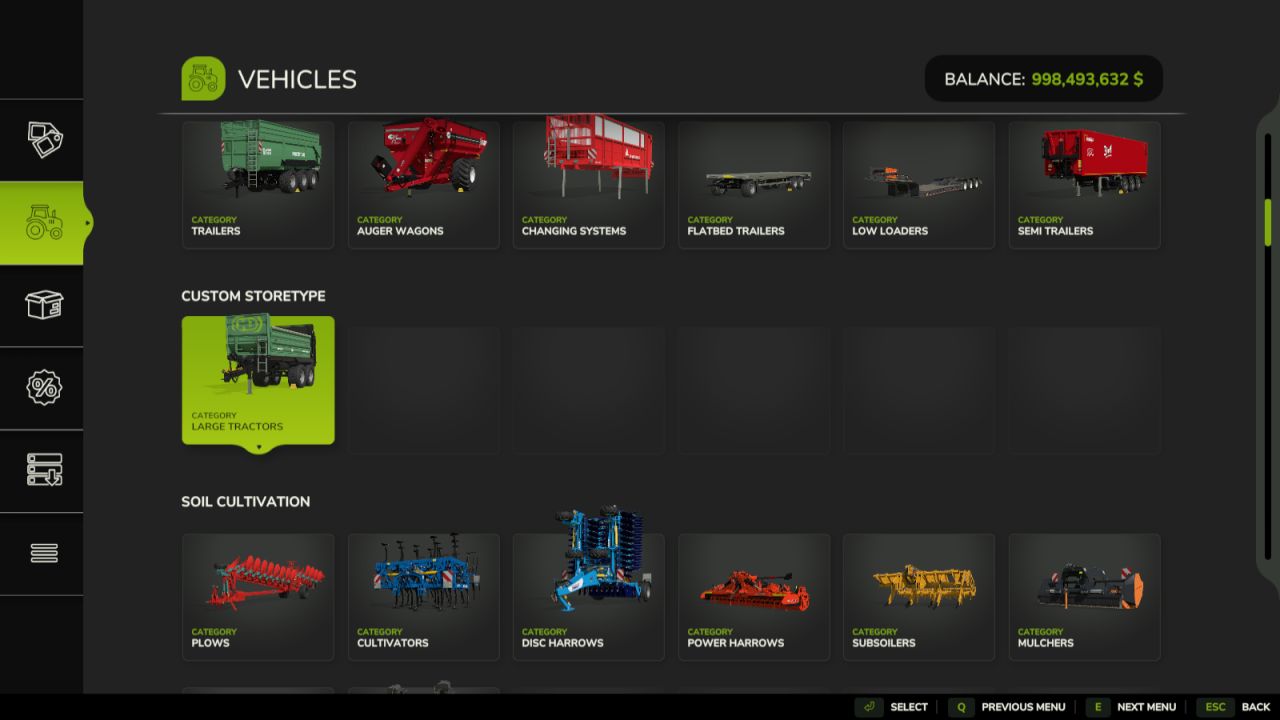The width and height of the screenshot is (1280, 720).
Task: Click BACK in the bottom bar
Action: [1256, 706]
